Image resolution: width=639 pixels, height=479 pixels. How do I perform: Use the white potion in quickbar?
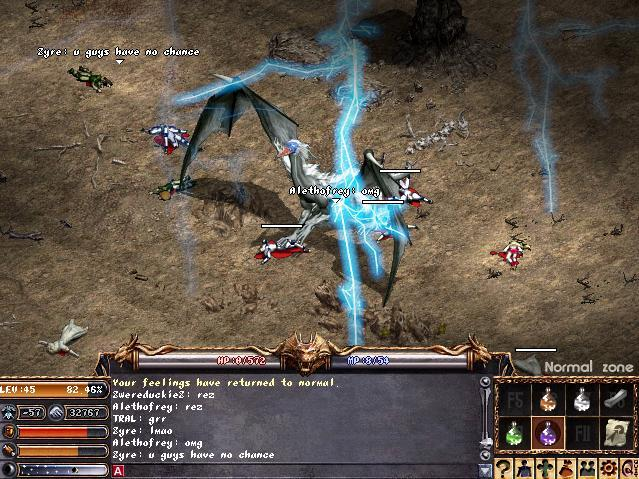click(580, 399)
